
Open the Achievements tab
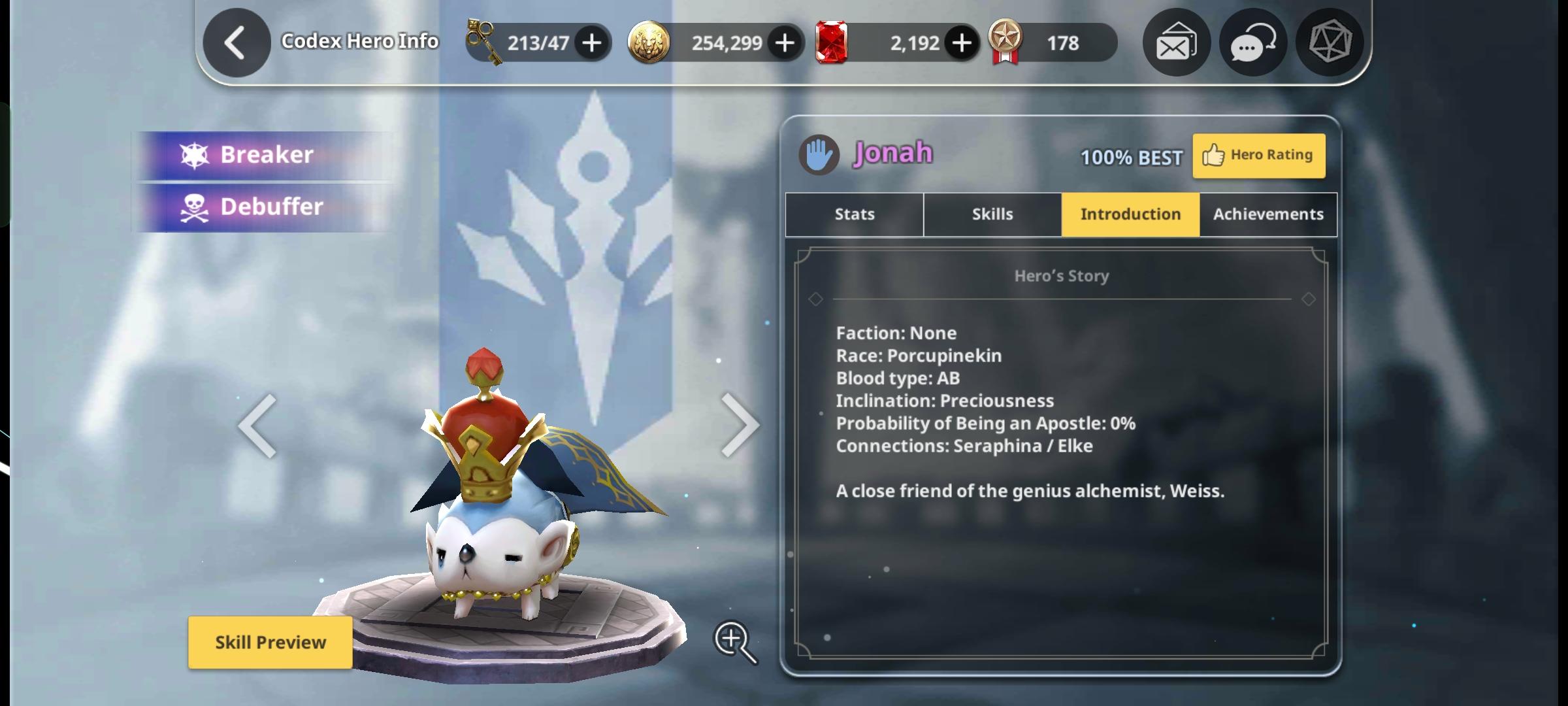click(x=1267, y=214)
